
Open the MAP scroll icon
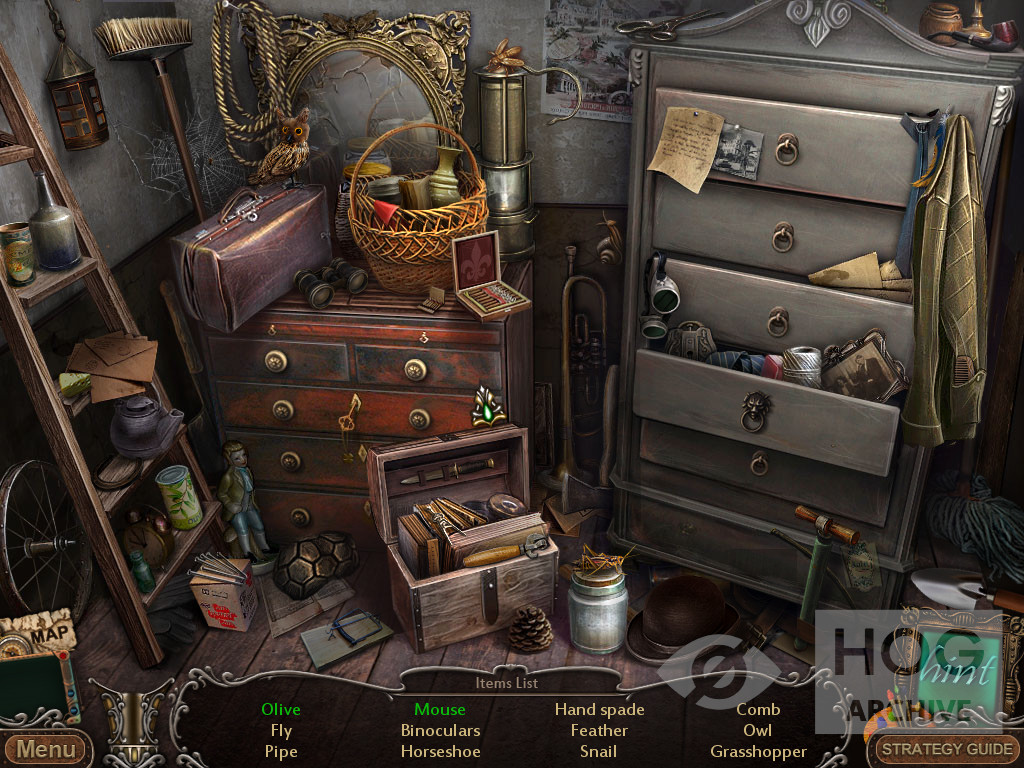pos(38,632)
